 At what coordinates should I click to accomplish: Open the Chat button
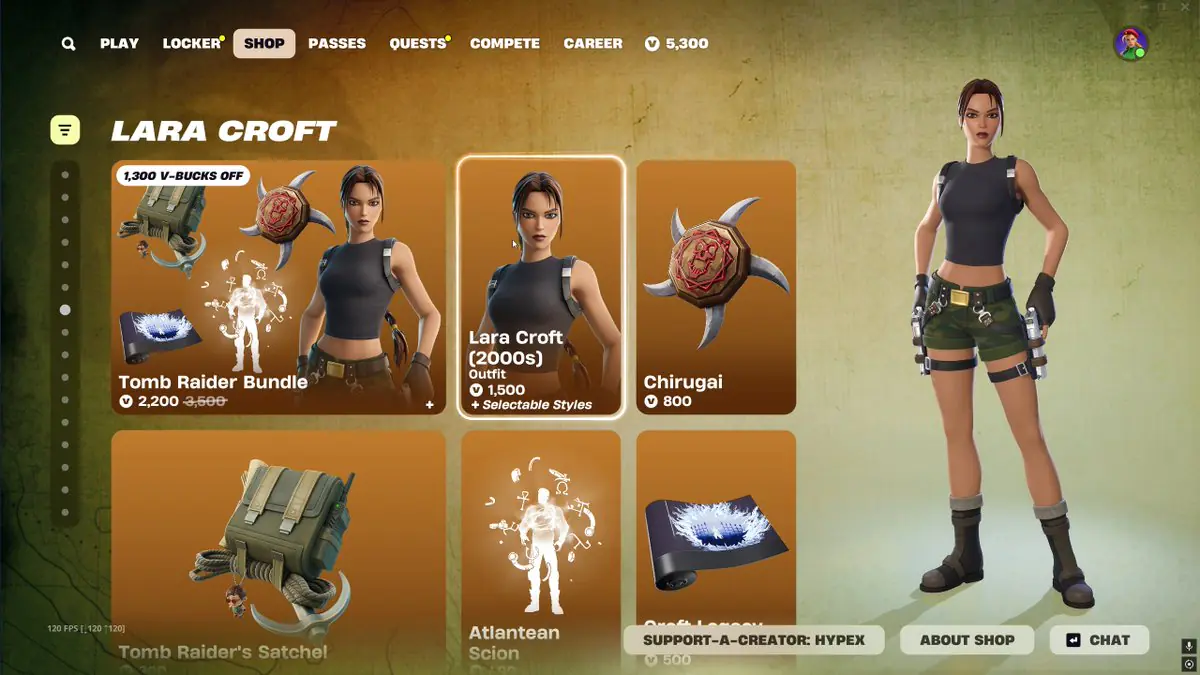(1099, 640)
